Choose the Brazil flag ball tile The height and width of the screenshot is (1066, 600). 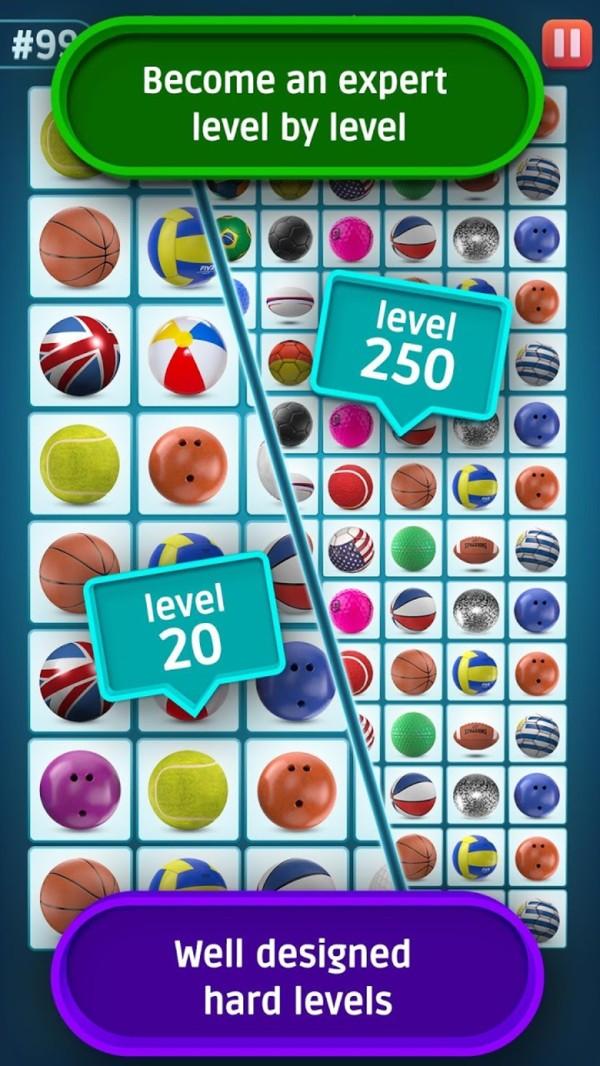click(x=232, y=238)
